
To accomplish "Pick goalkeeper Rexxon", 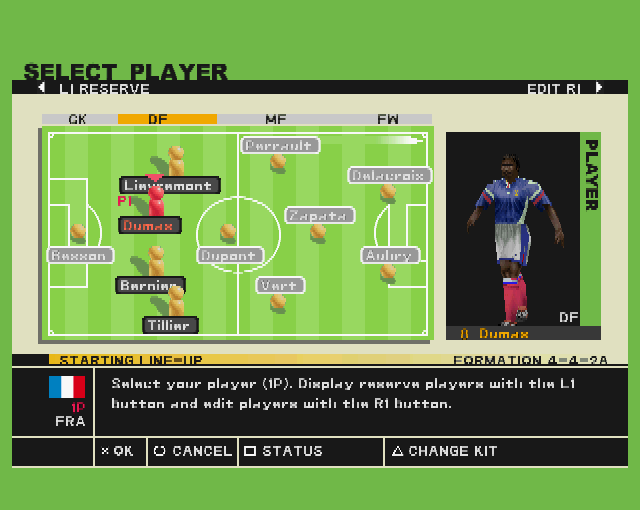I will coord(81,255).
